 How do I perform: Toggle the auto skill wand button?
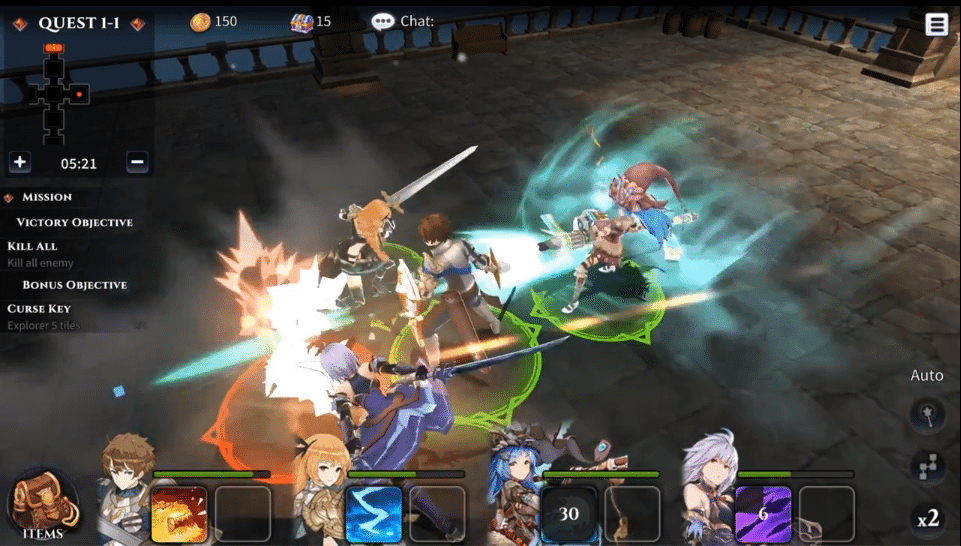click(928, 415)
